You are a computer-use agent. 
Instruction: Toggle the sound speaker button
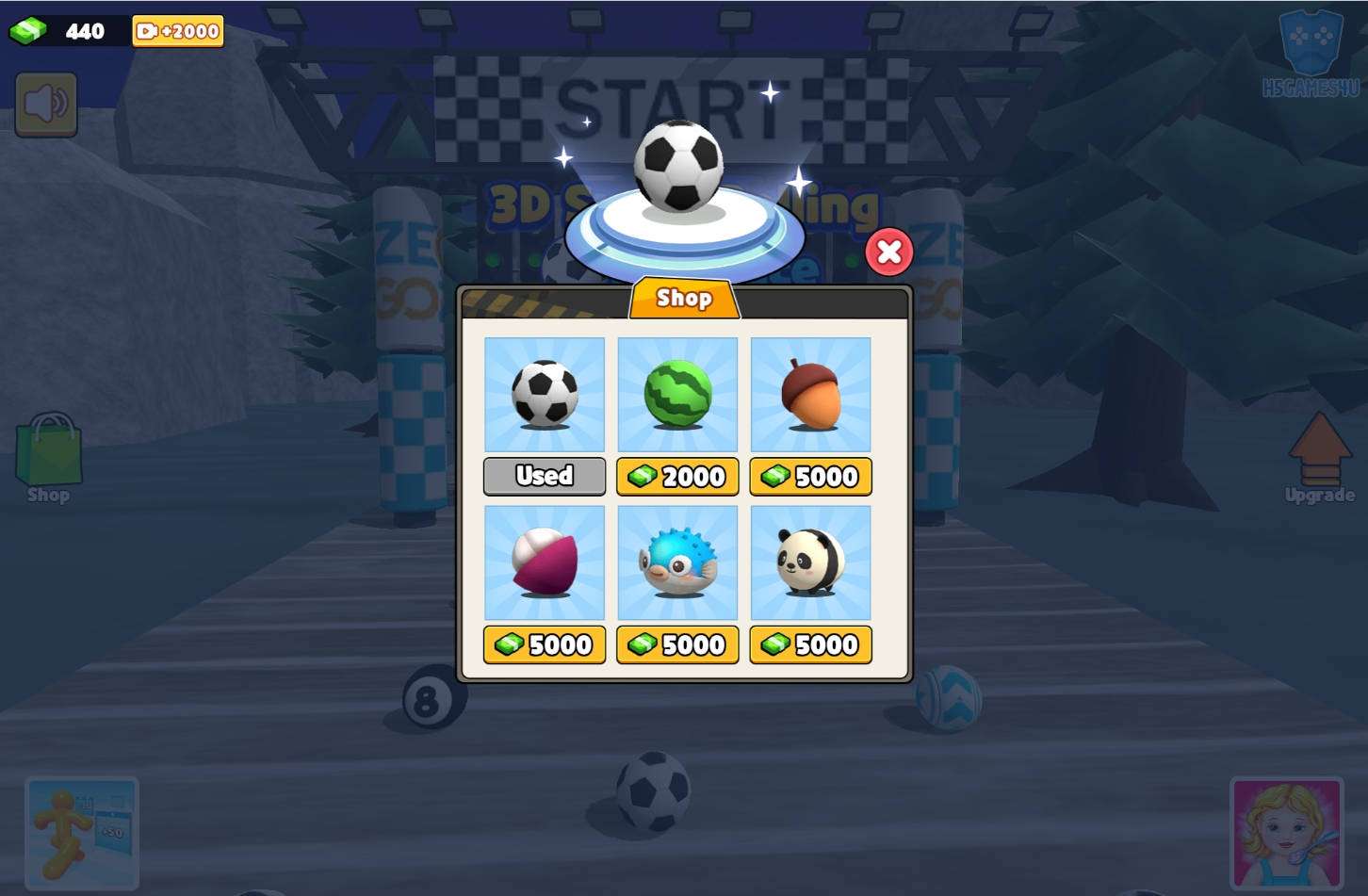coord(46,104)
